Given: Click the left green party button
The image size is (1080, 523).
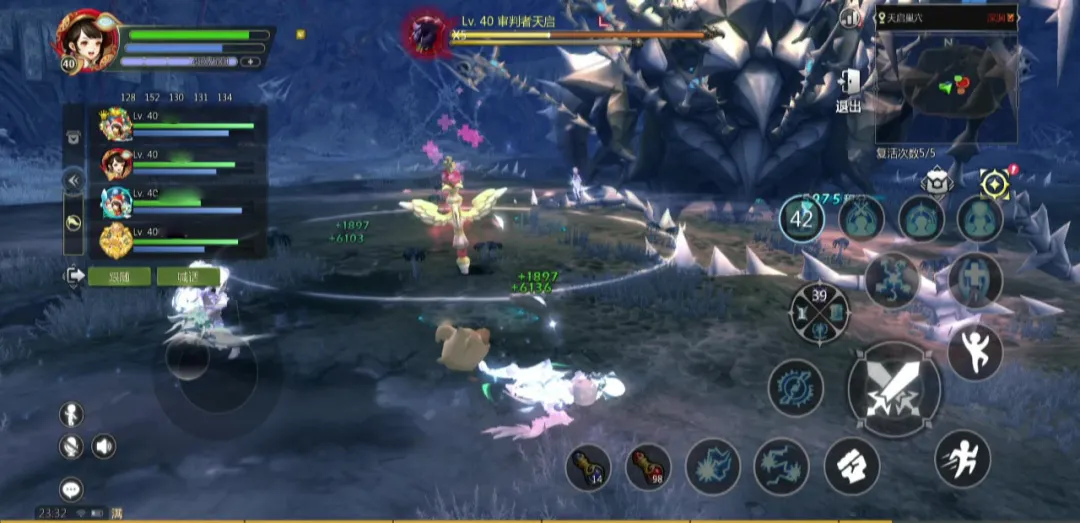Looking at the screenshot, I should tap(119, 276).
